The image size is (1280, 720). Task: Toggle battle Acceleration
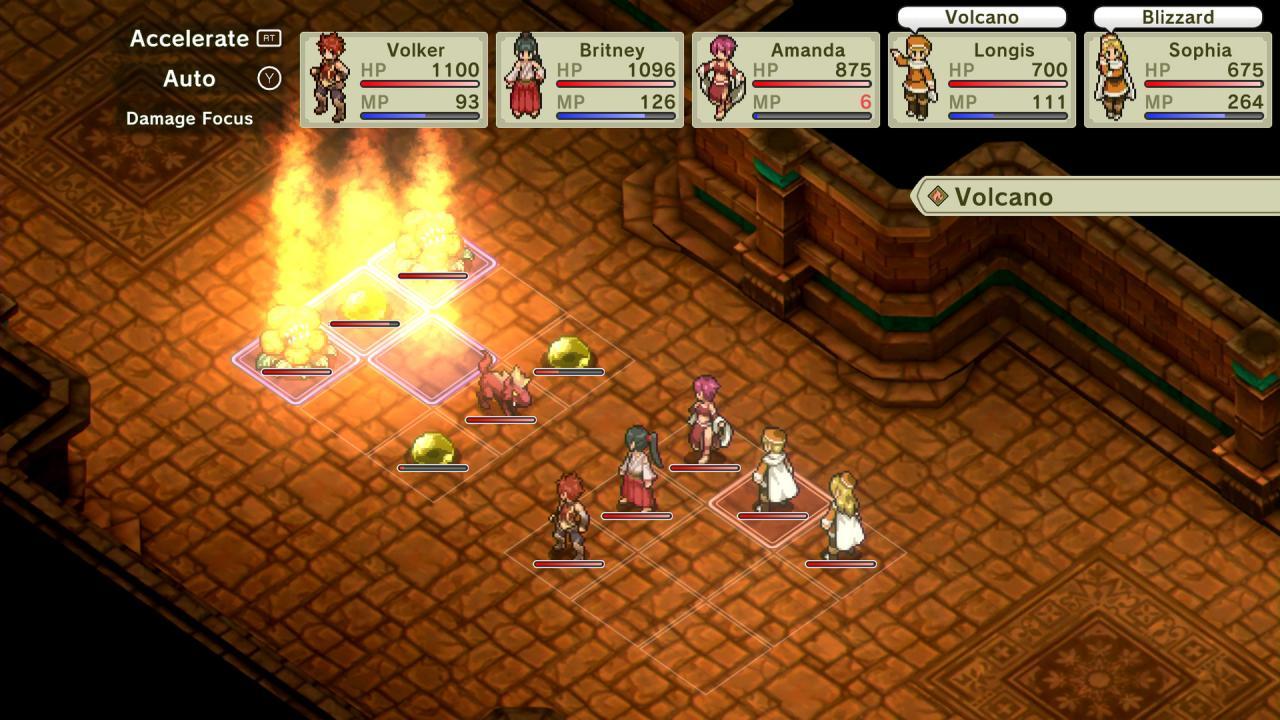tap(188, 38)
